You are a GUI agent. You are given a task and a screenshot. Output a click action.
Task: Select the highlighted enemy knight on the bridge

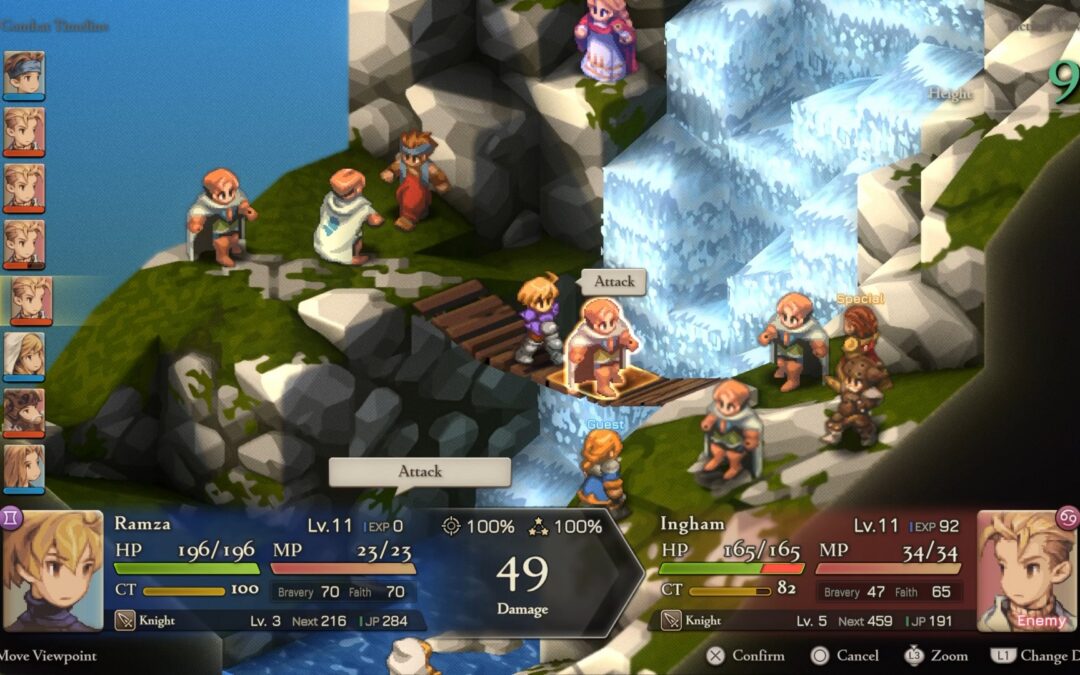tap(603, 346)
